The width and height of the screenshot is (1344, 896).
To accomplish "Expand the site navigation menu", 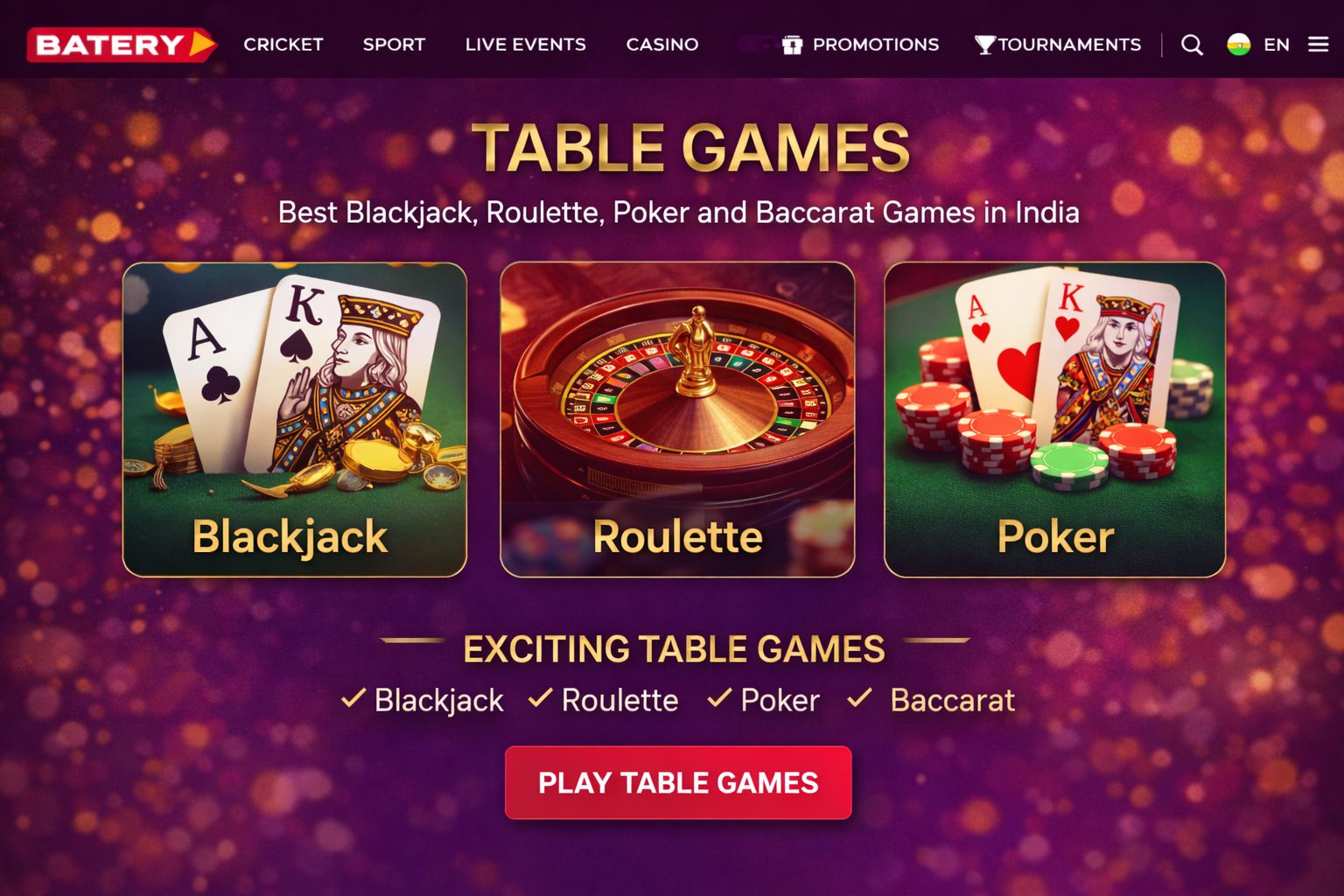I will 1318,45.
